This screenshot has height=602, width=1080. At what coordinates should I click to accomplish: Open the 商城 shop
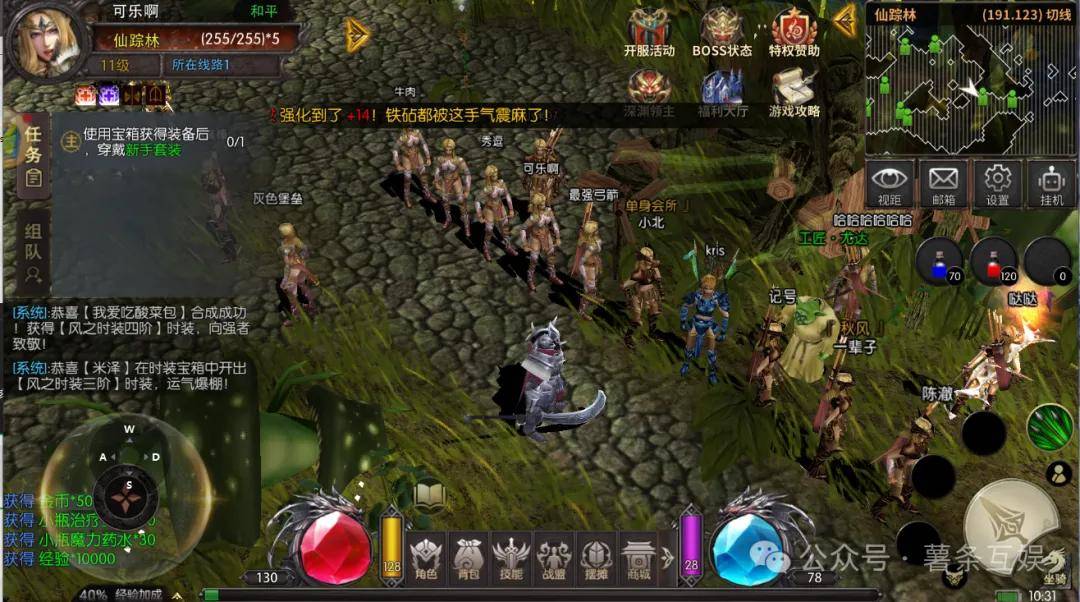pos(637,558)
